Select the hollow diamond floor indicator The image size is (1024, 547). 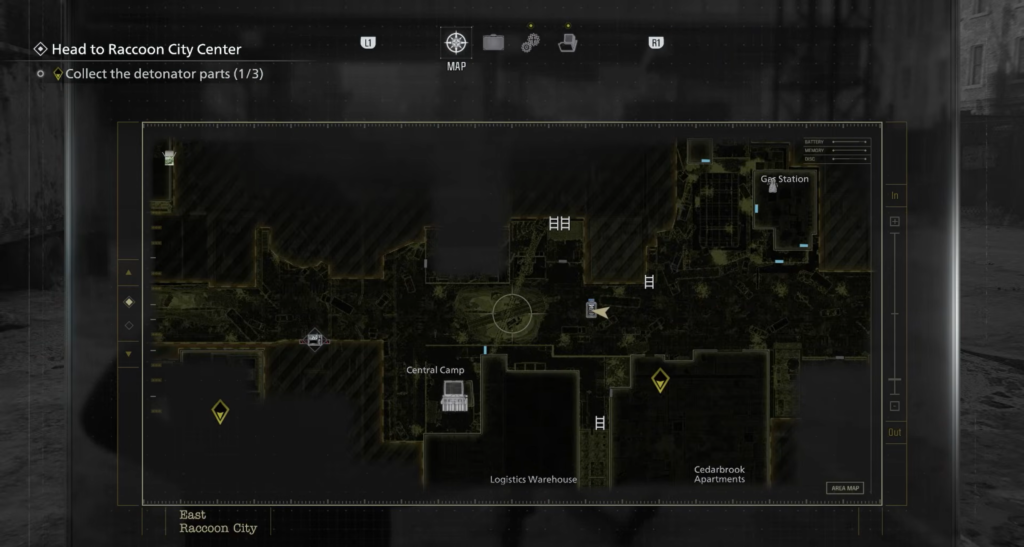click(128, 326)
